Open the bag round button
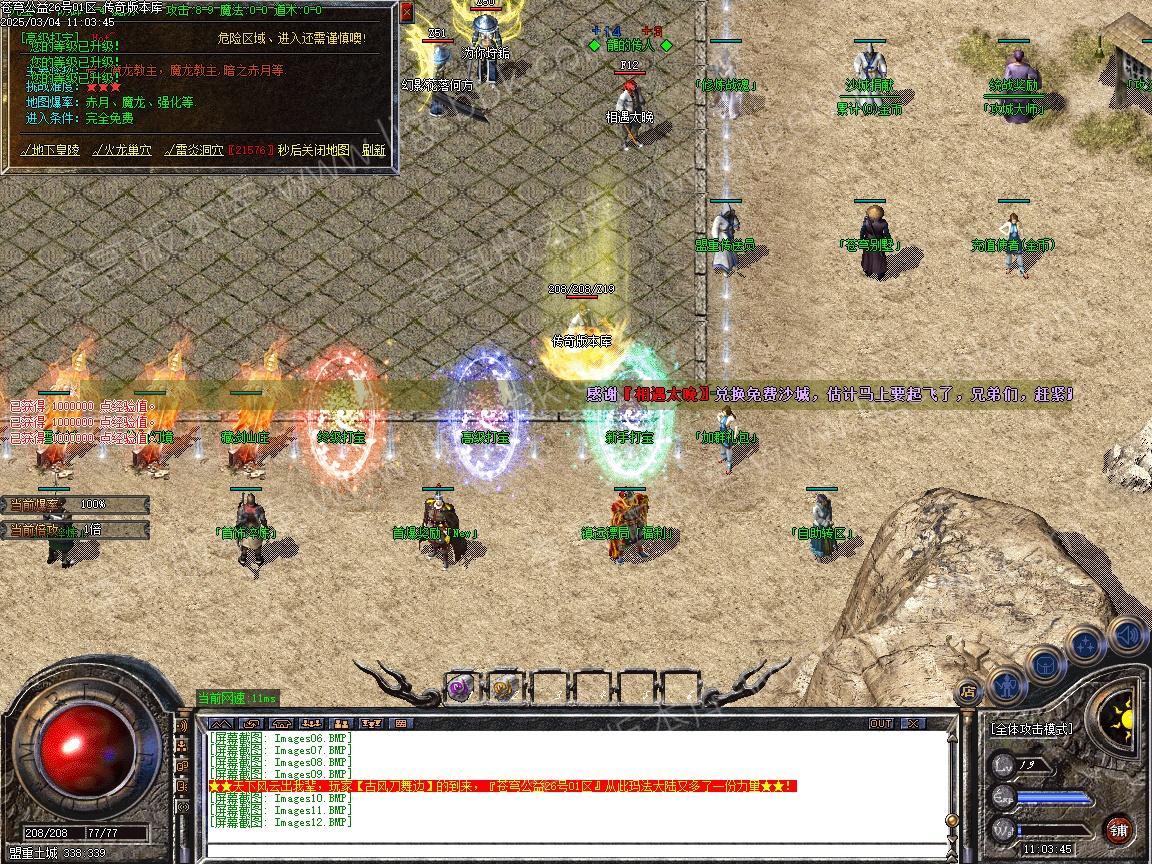Viewport: 1152px width, 864px height. tap(1046, 664)
